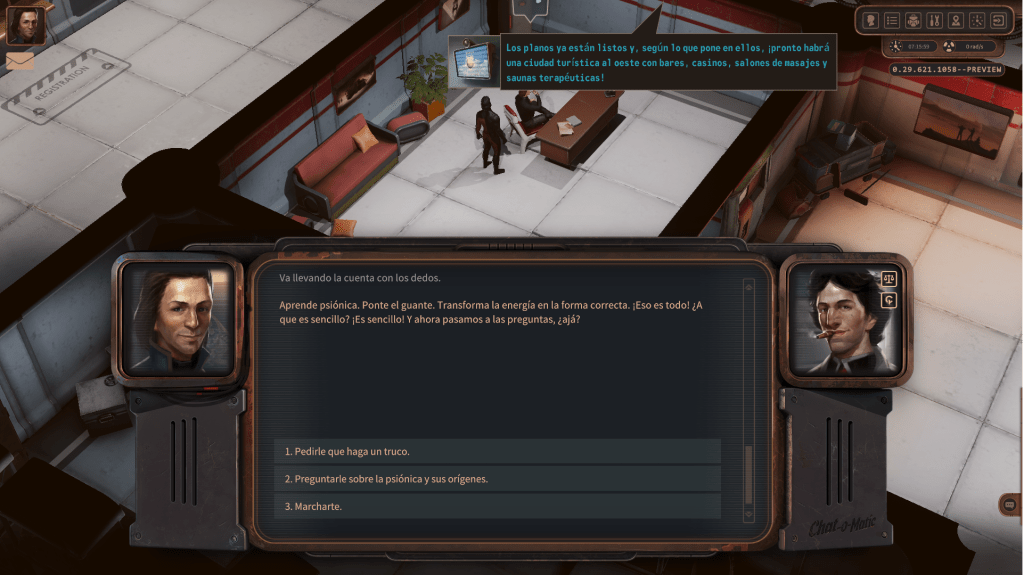Open the list icon in top toolbar
This screenshot has height=575, width=1024.
[x=892, y=20]
